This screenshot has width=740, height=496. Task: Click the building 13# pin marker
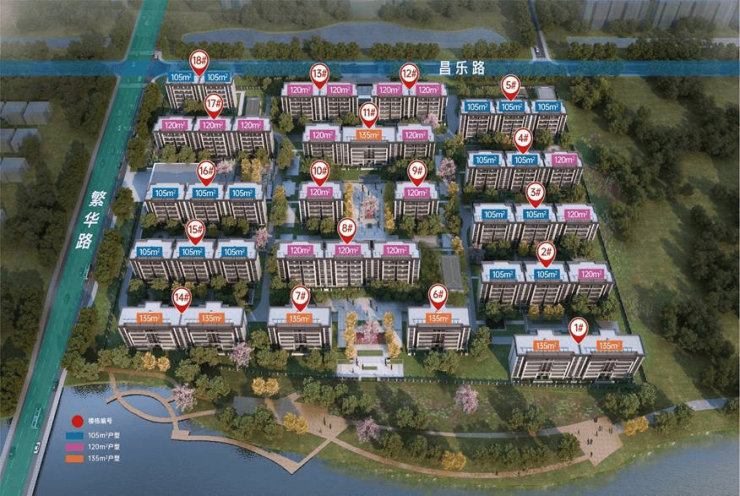point(320,73)
